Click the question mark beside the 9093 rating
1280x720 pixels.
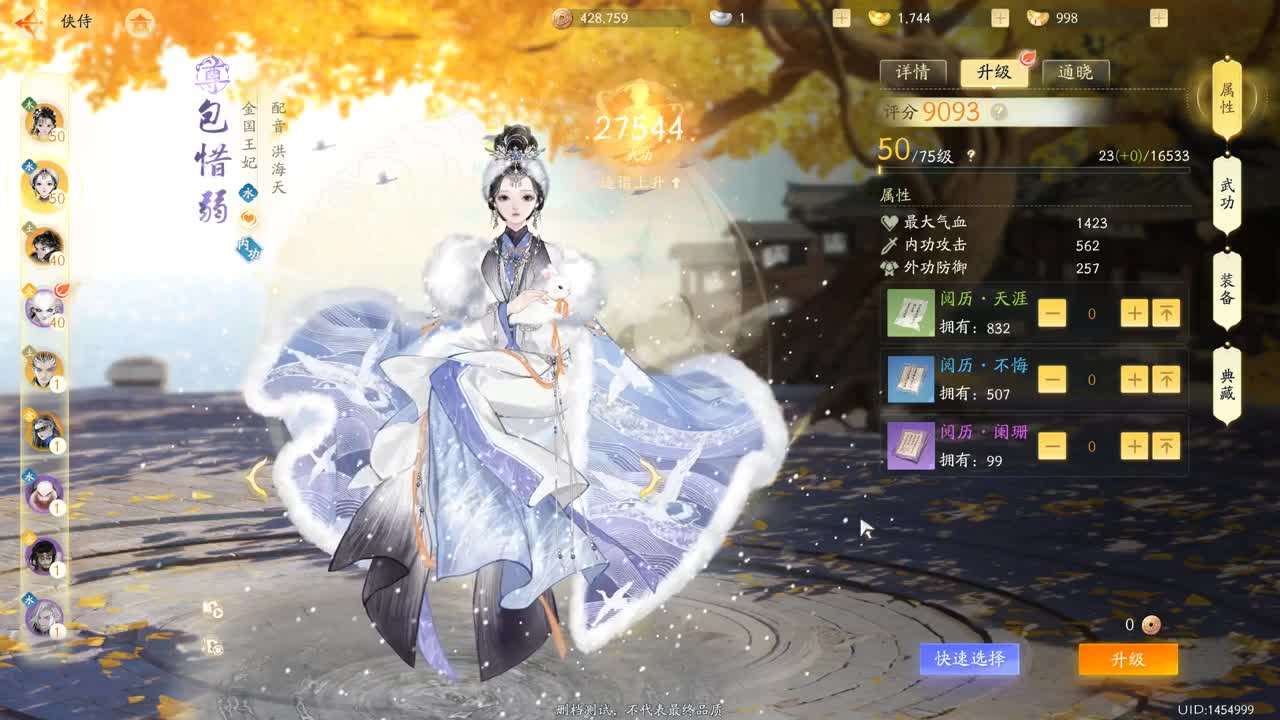(x=999, y=111)
